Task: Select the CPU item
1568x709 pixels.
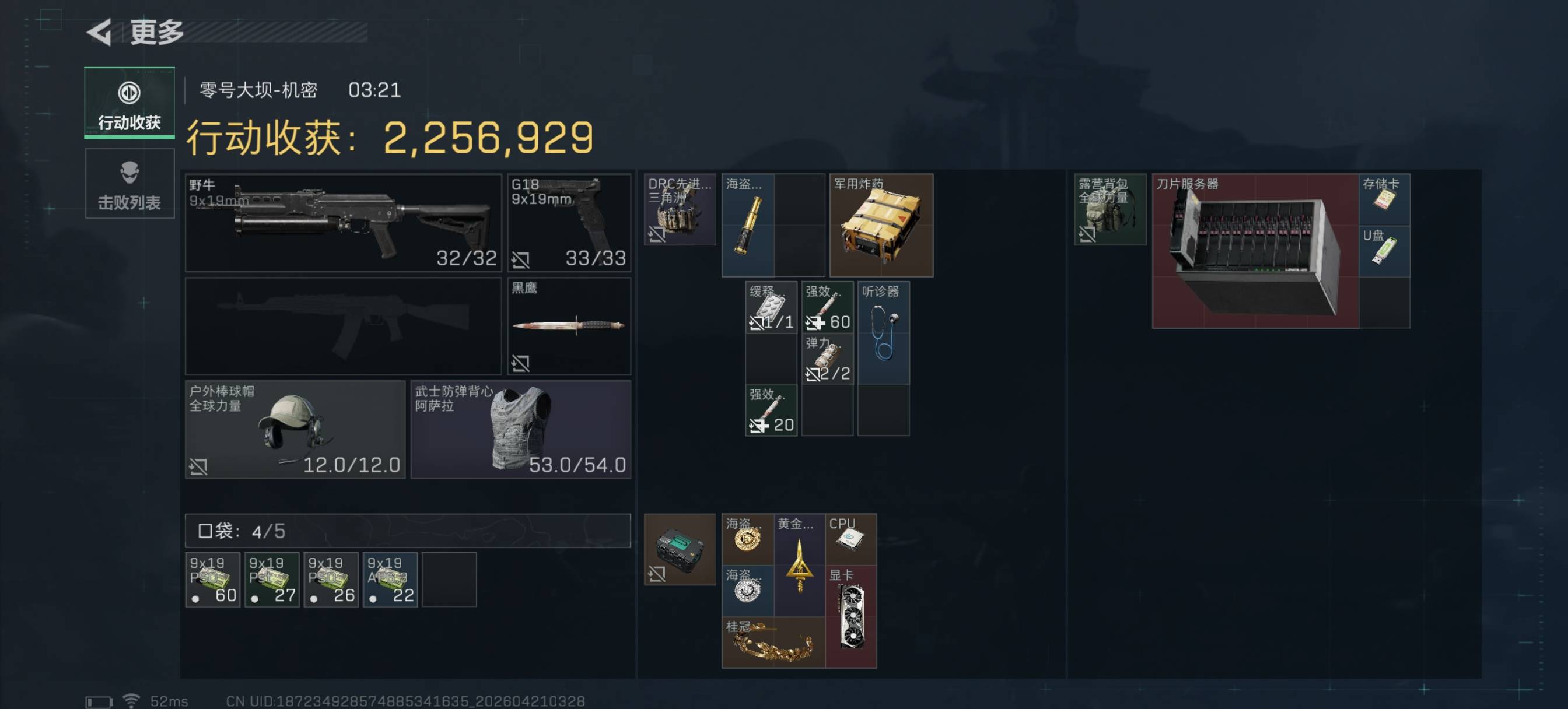Action: [x=850, y=539]
